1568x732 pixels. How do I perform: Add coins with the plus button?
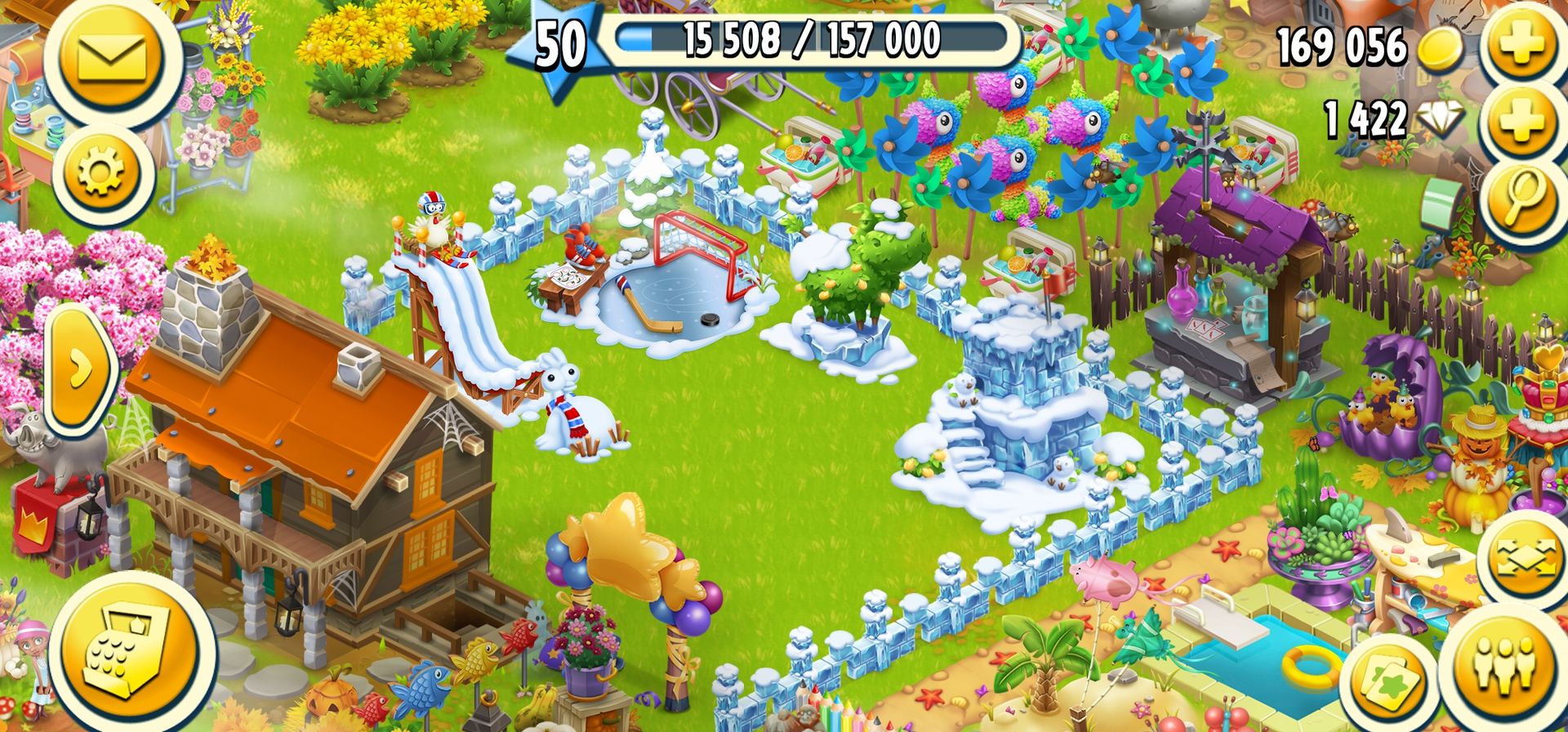pos(1521,45)
